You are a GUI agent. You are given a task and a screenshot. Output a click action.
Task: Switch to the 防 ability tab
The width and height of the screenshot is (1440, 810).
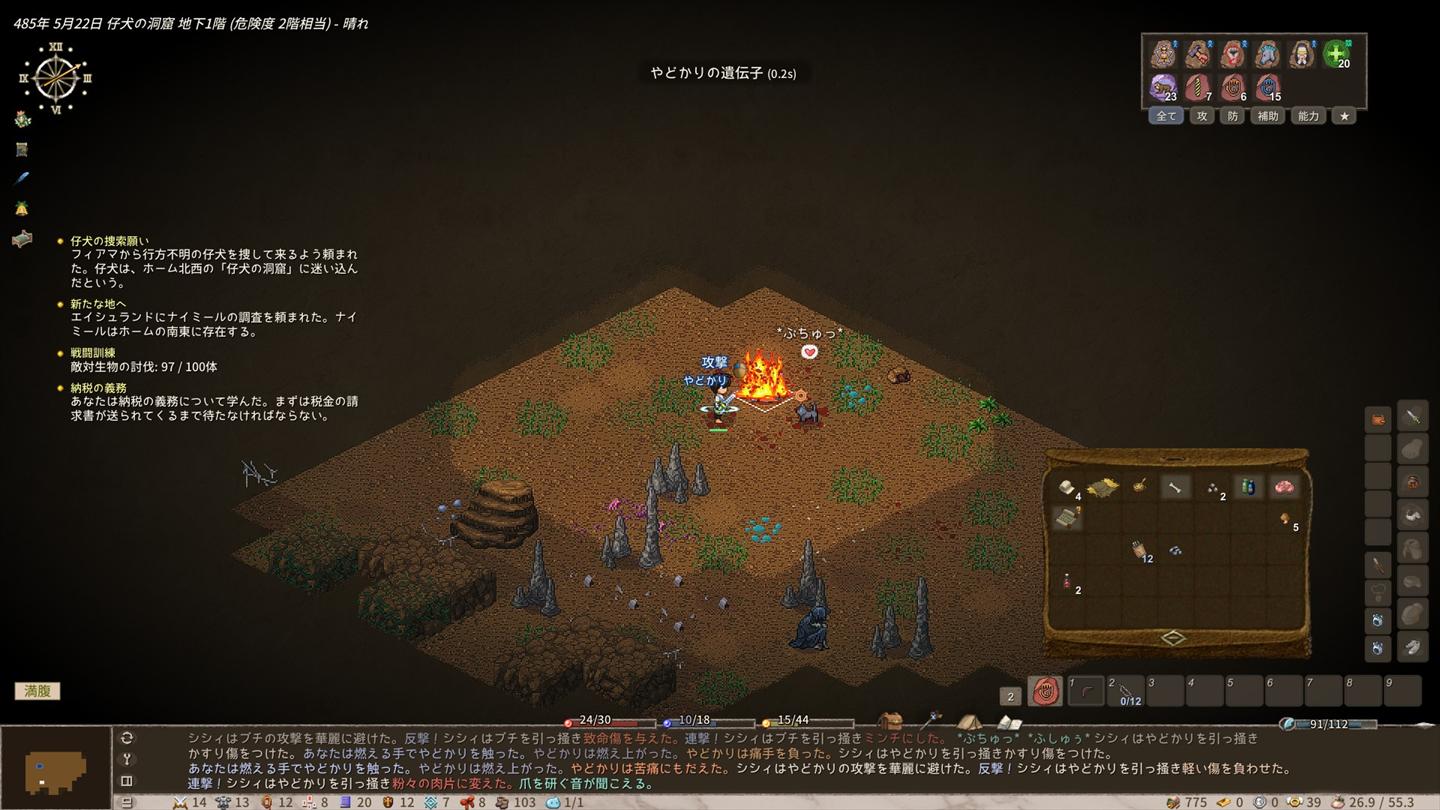[1232, 116]
